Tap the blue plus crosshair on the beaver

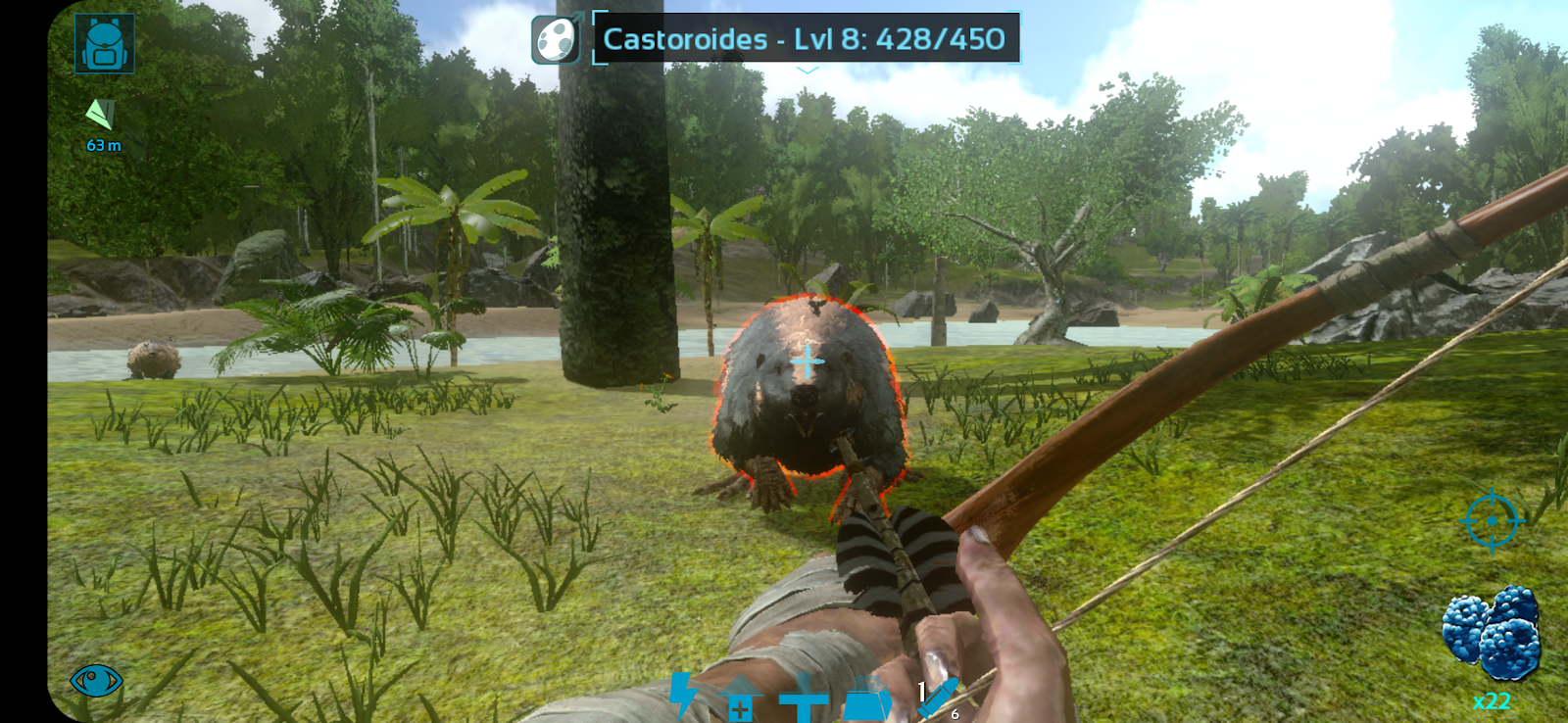point(808,361)
